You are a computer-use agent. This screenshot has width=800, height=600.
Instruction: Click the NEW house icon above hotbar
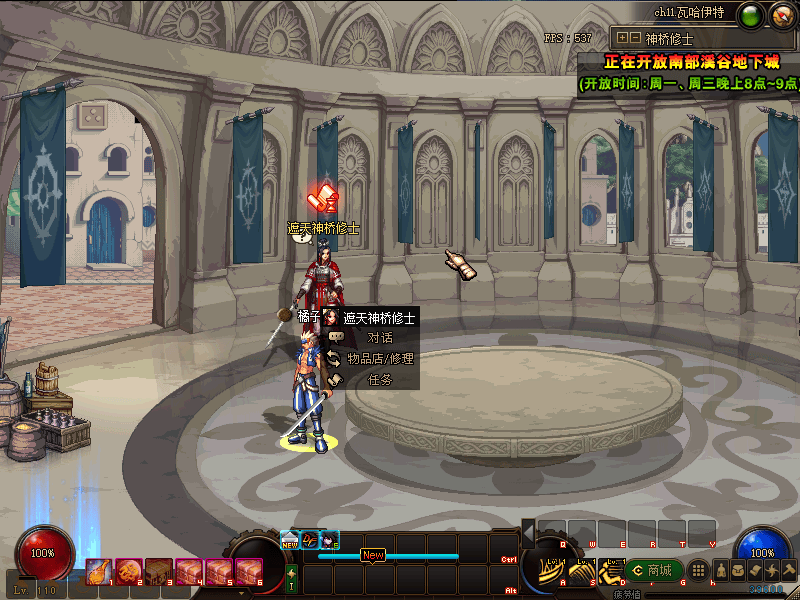290,539
